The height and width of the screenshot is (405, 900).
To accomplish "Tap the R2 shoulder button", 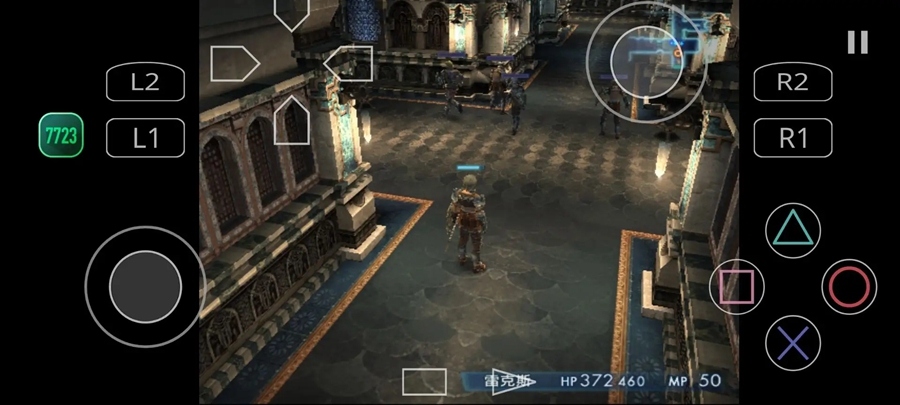I will [792, 82].
